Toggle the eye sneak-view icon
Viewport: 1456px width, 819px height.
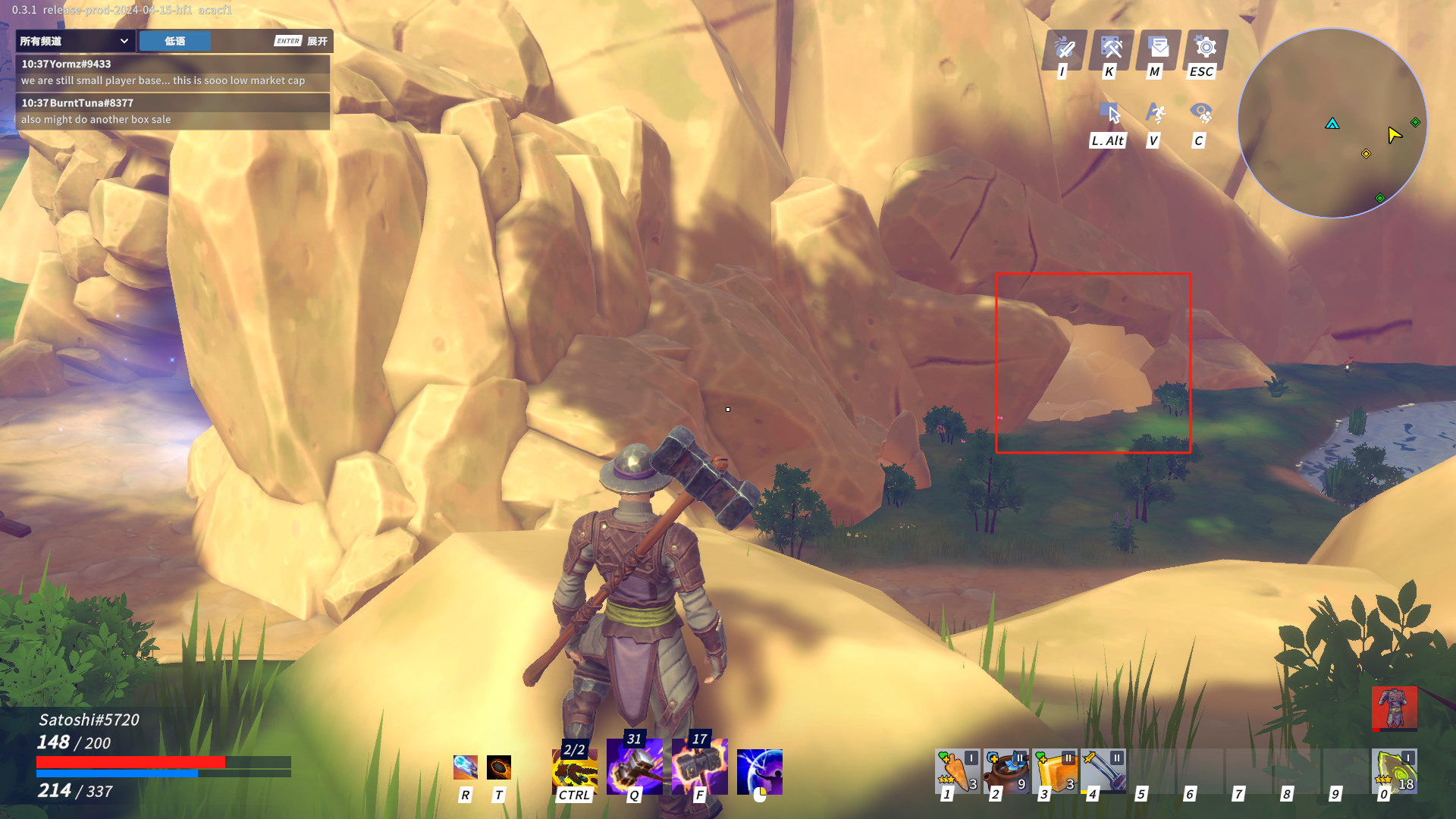pyautogui.click(x=1200, y=114)
